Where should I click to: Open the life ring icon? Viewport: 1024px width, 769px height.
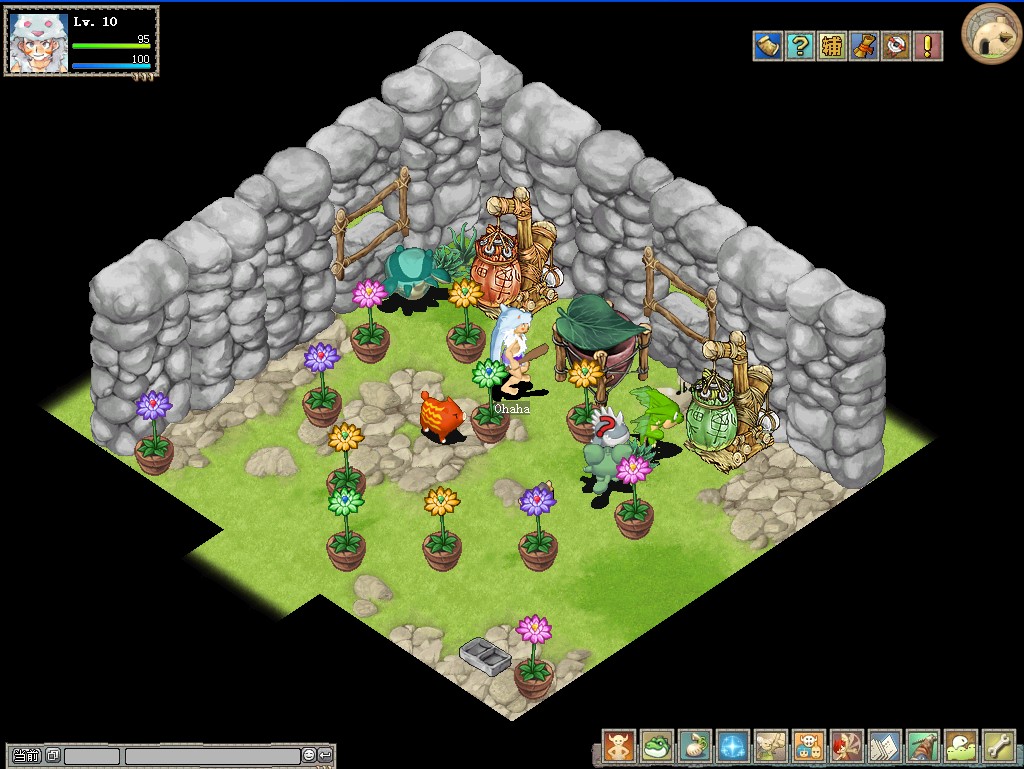(896, 46)
